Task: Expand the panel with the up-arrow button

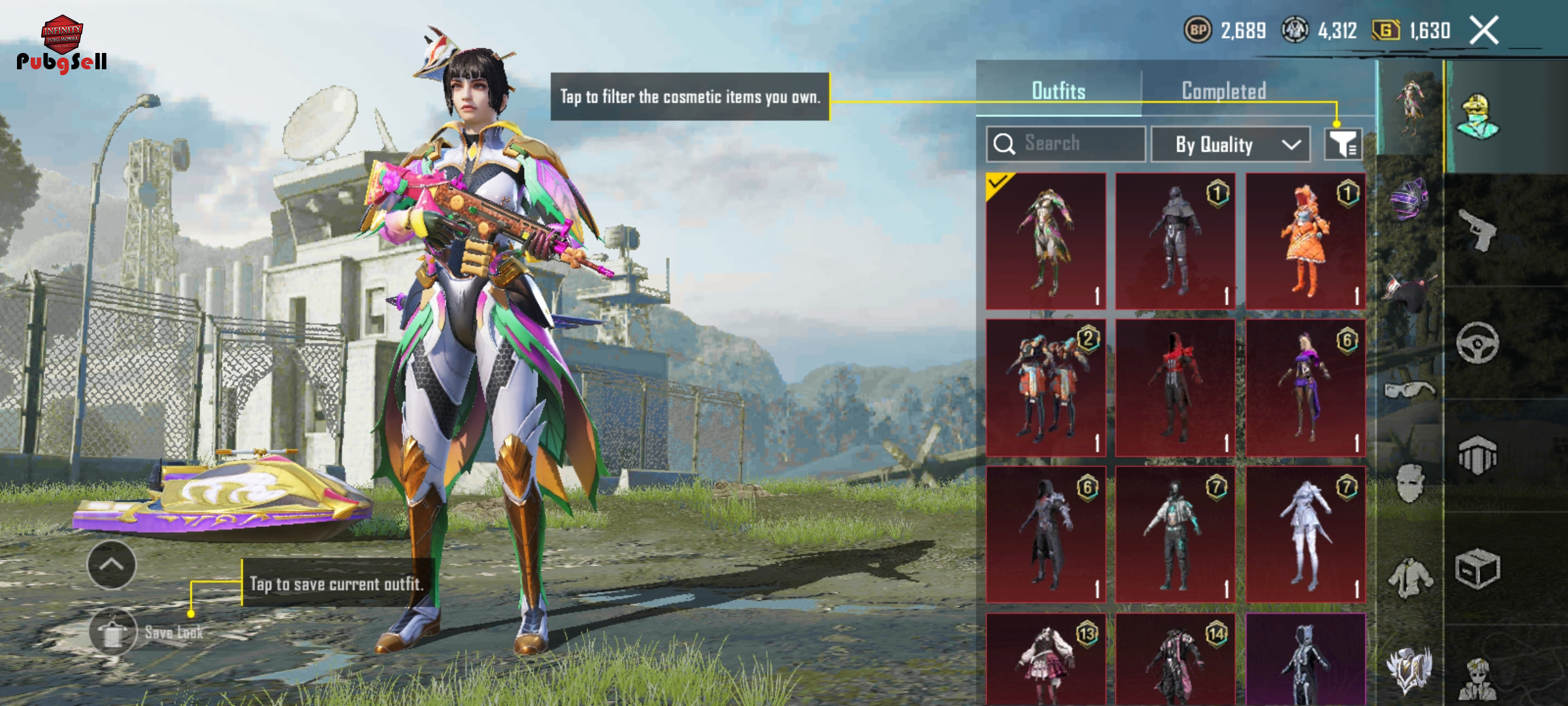Action: coord(111,564)
